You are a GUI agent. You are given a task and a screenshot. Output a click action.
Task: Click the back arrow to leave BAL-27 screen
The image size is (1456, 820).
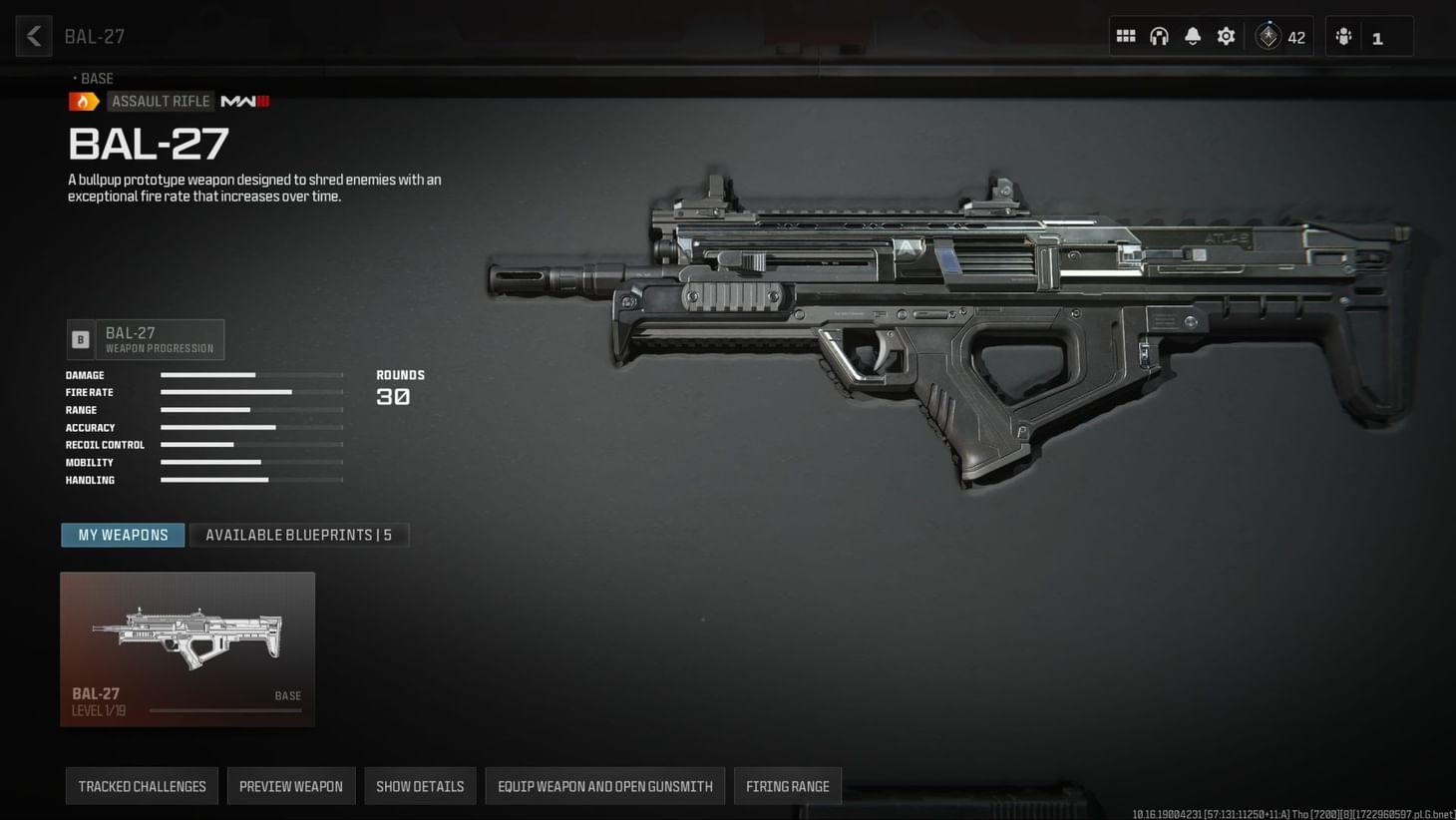(33, 36)
